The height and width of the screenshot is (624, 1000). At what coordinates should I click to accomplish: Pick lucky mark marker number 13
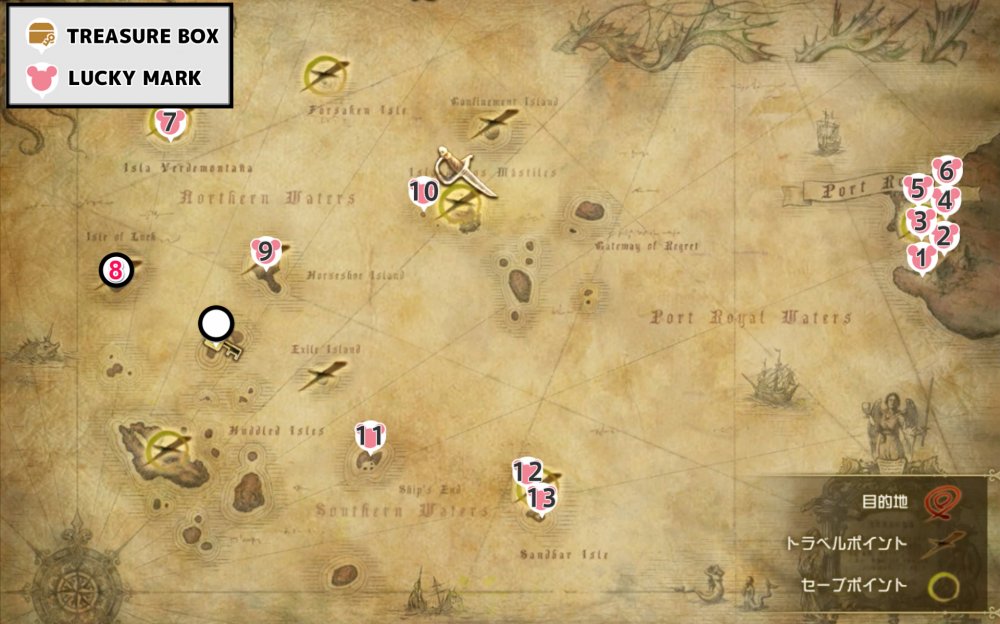tap(541, 496)
